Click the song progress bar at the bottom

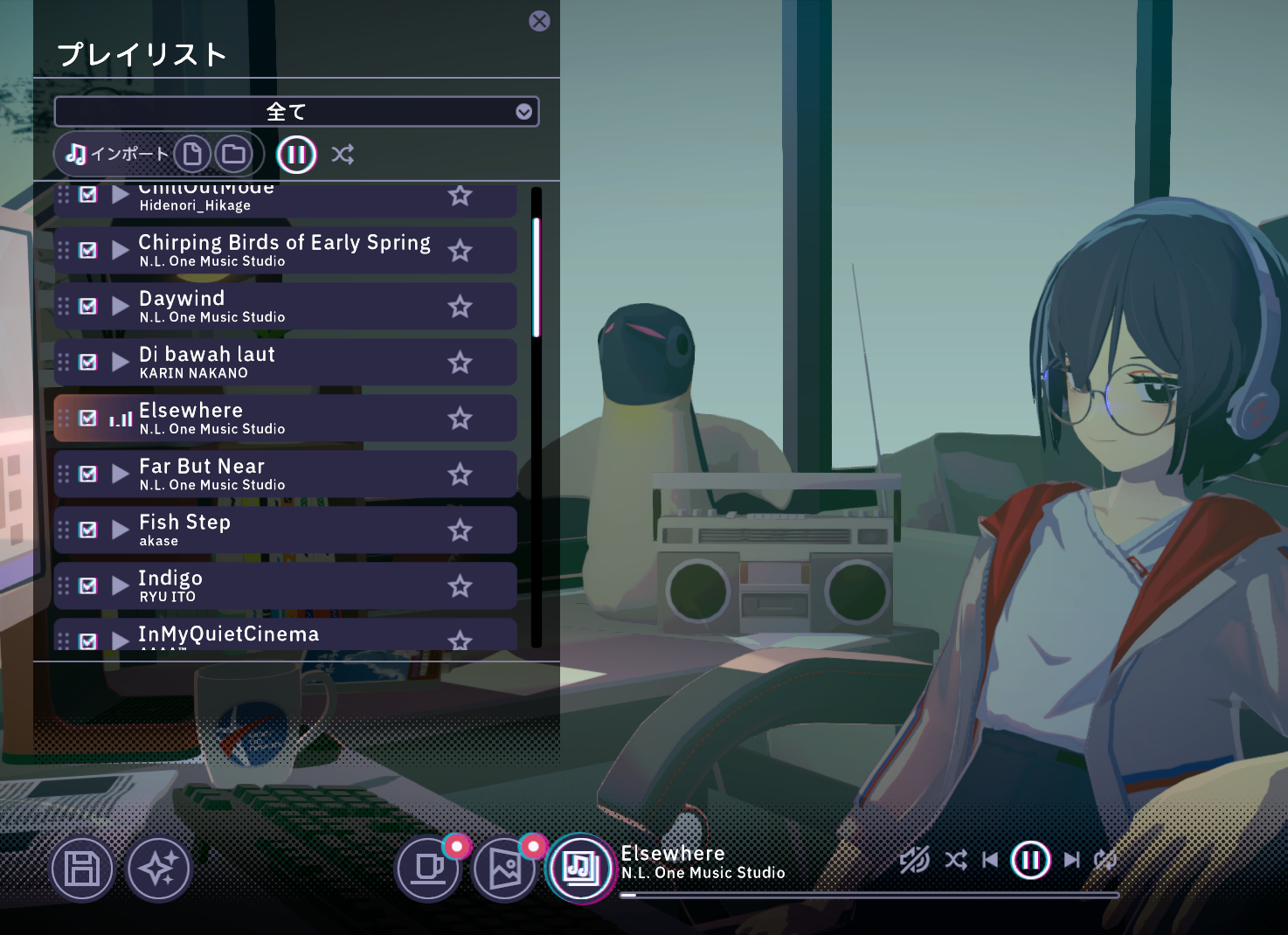pos(869,895)
